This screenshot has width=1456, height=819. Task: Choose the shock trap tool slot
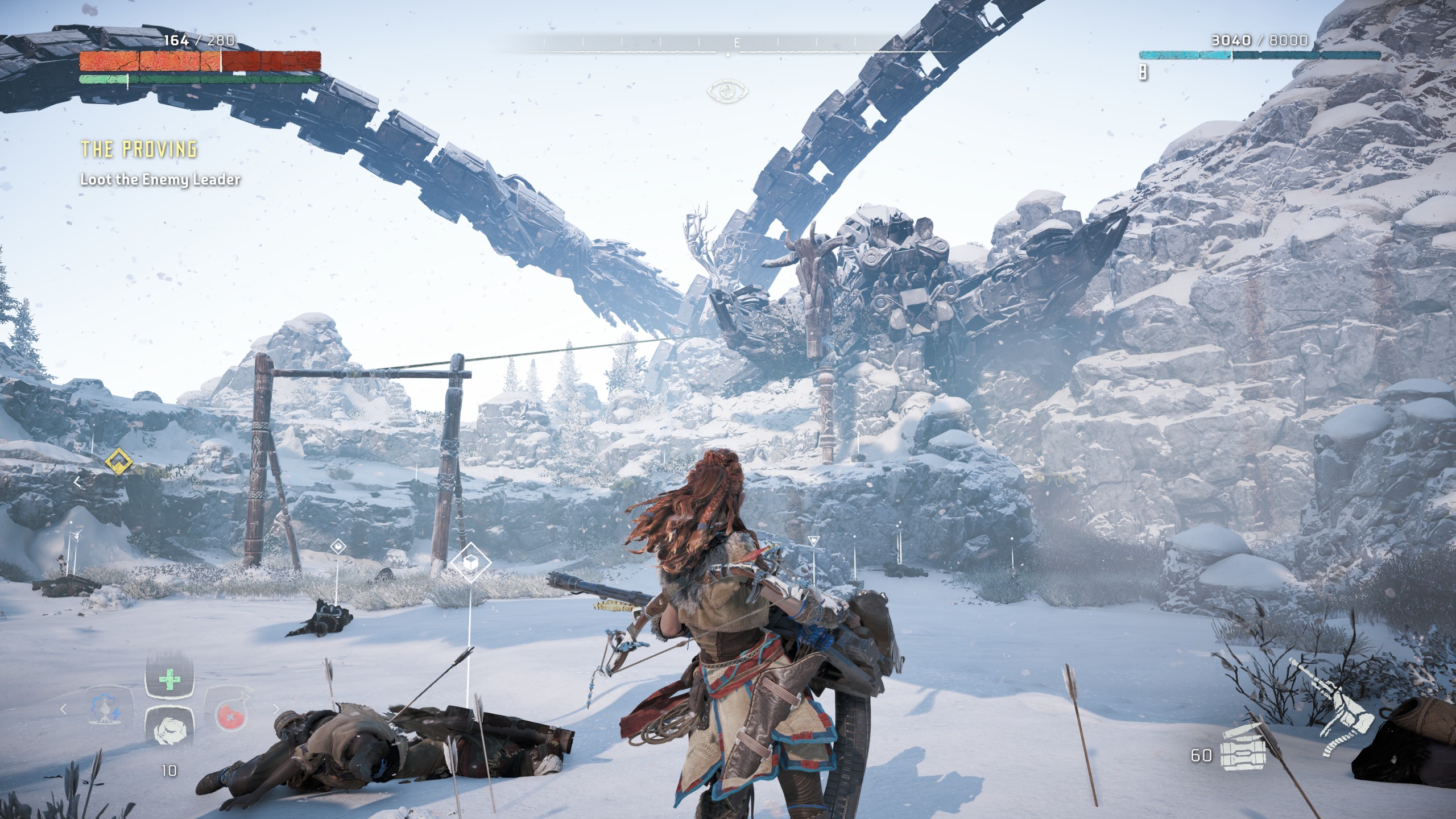pos(106,710)
